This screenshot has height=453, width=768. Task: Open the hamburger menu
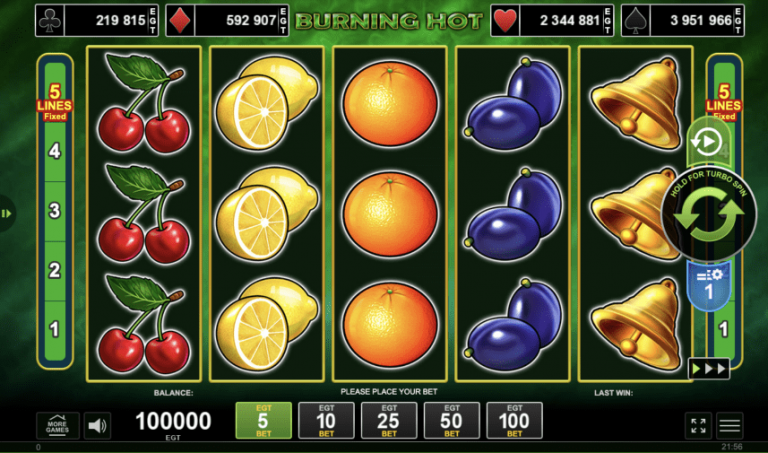coord(731,425)
